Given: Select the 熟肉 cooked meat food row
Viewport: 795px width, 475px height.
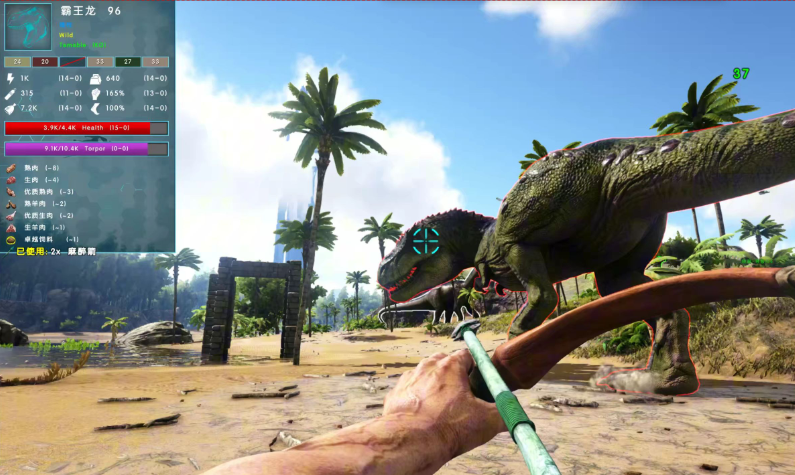Looking at the screenshot, I should 40,168.
